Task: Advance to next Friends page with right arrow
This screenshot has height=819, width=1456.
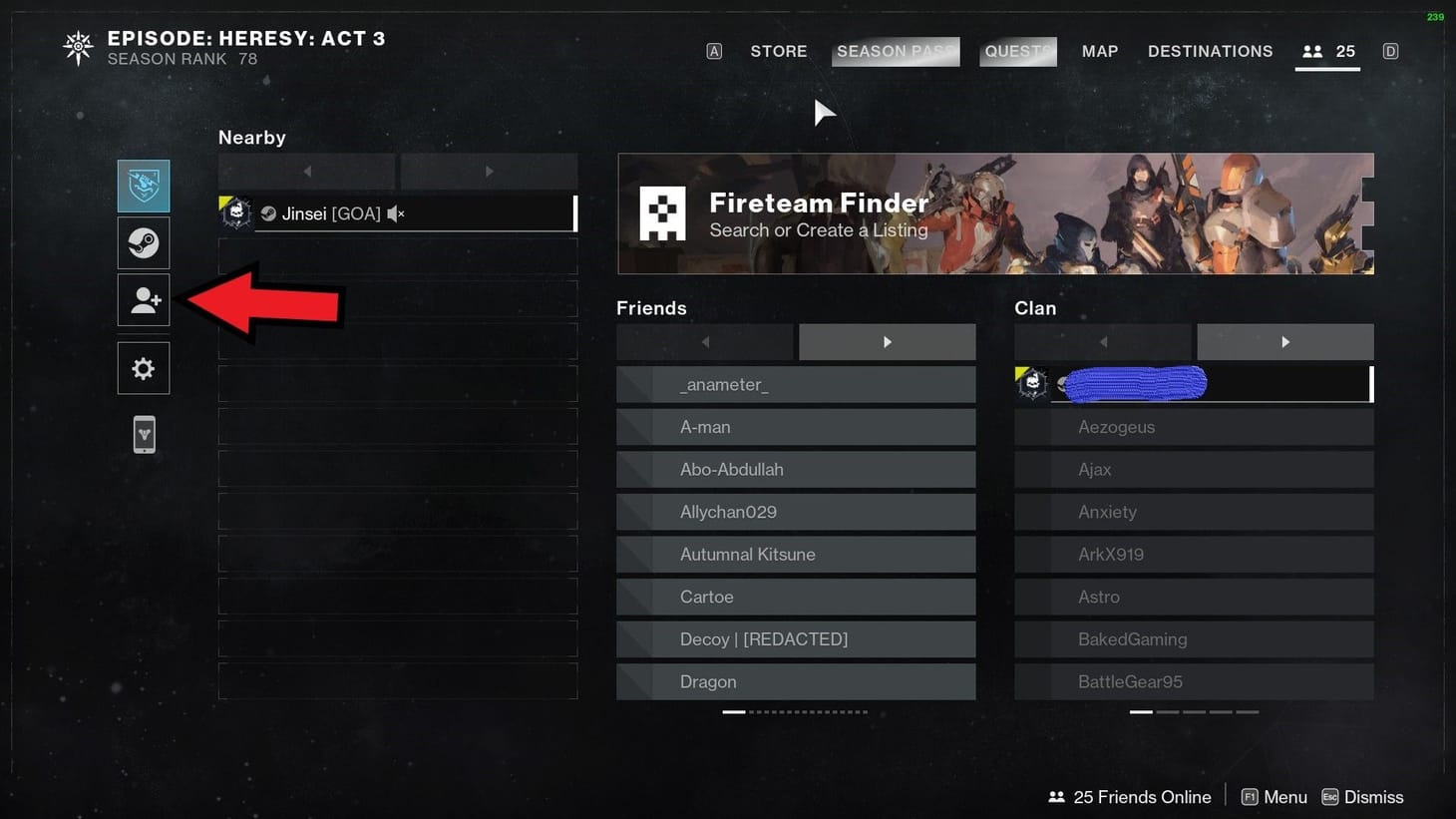Action: point(887,341)
